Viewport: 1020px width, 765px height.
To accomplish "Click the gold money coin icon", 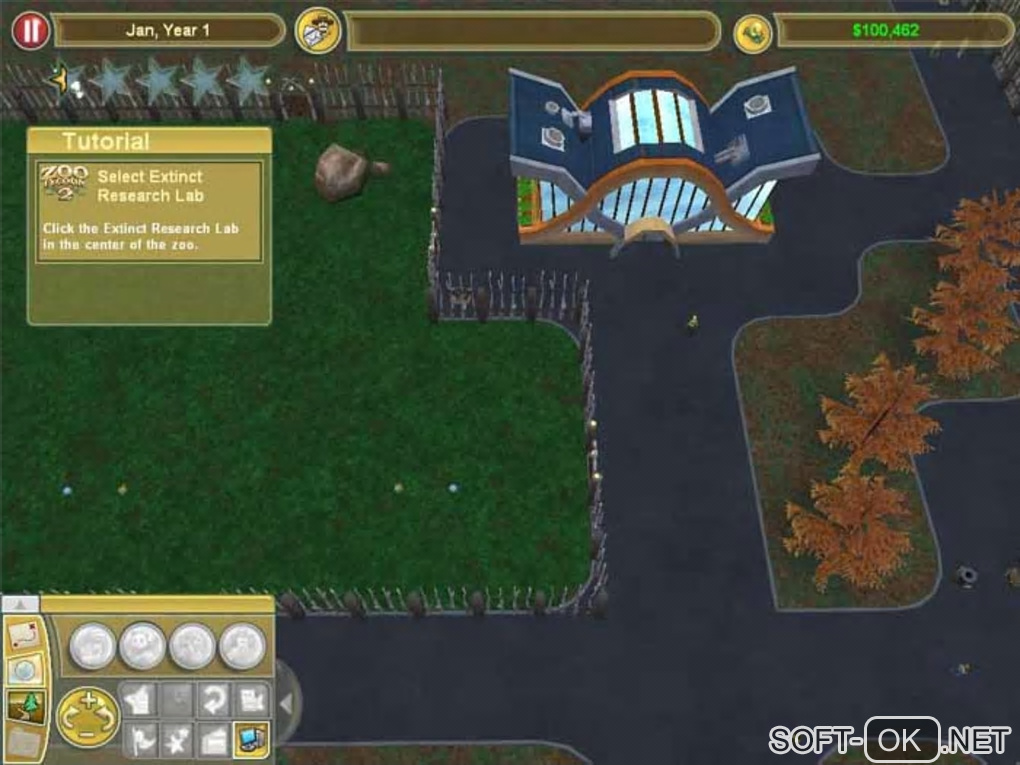I will pyautogui.click(x=752, y=32).
